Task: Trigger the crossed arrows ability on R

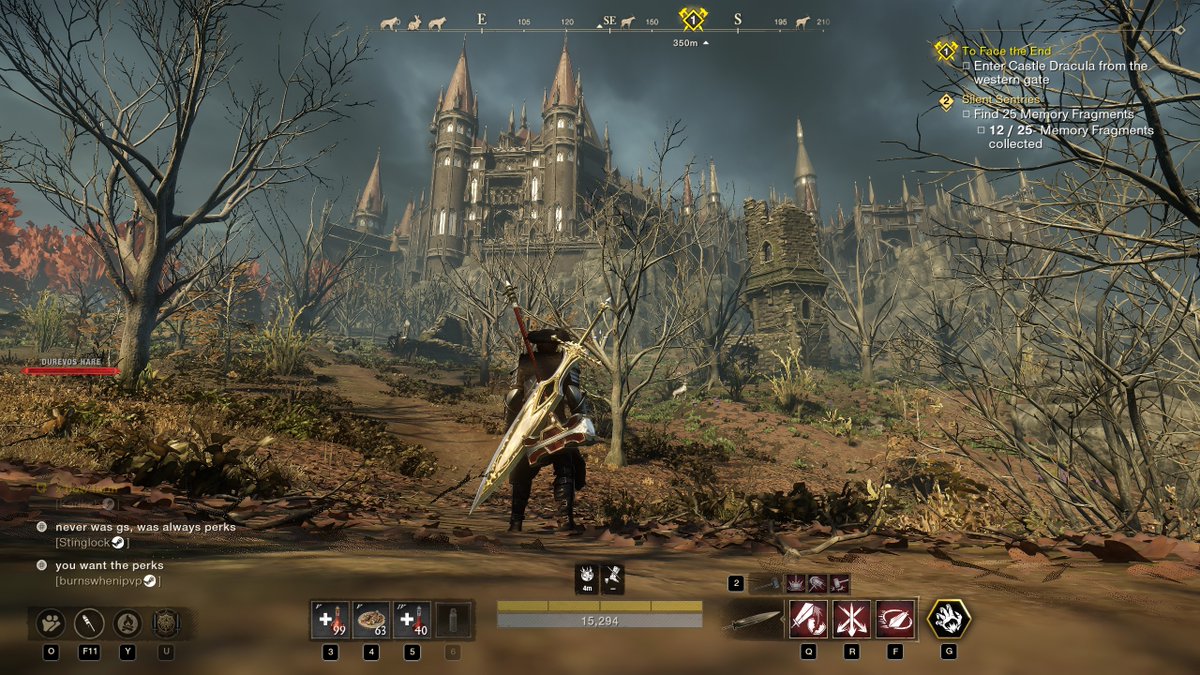Action: 851,619
